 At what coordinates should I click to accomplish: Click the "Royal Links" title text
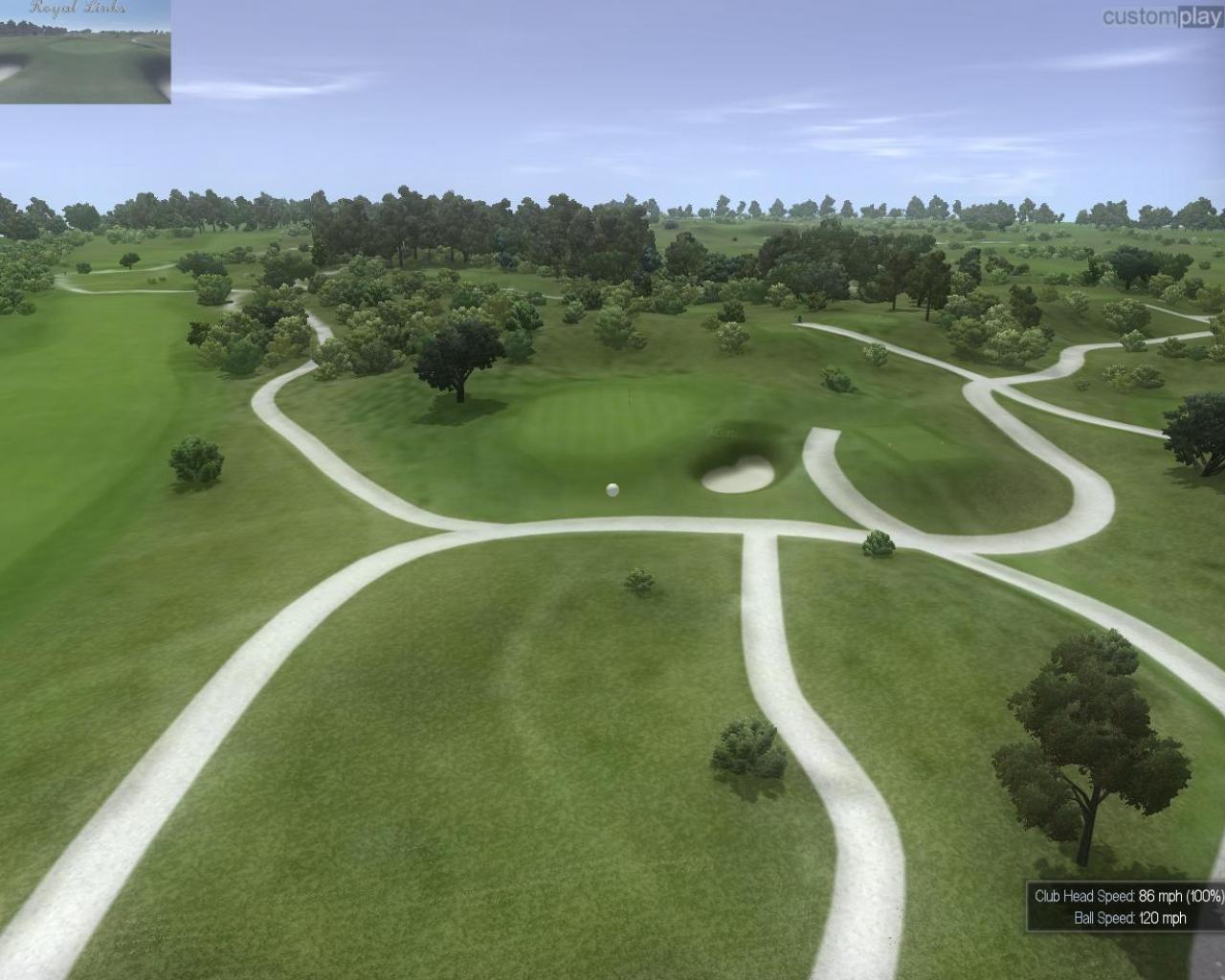(x=81, y=8)
